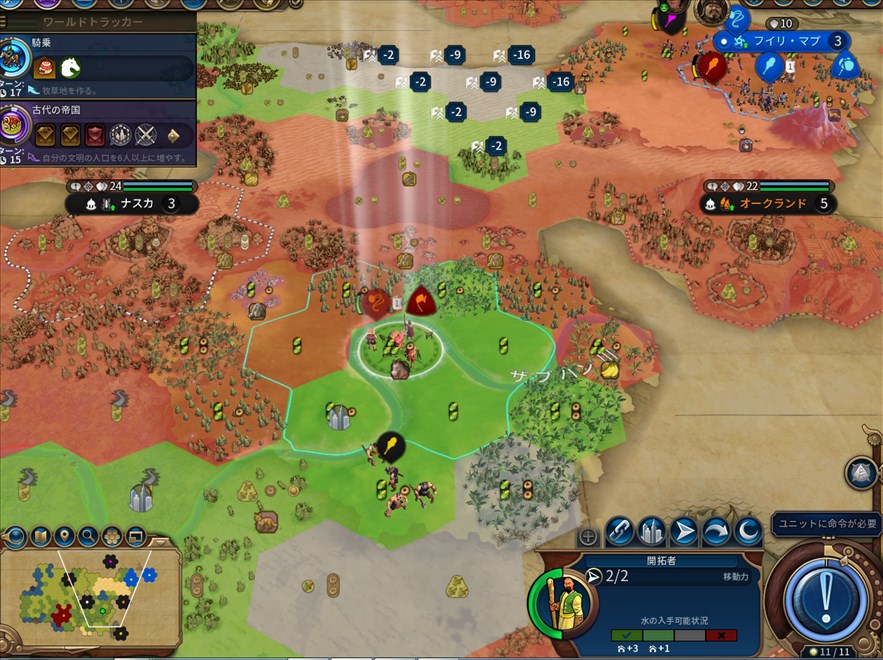
Task: Skip the unit's turn with curved arrow
Action: tap(717, 531)
